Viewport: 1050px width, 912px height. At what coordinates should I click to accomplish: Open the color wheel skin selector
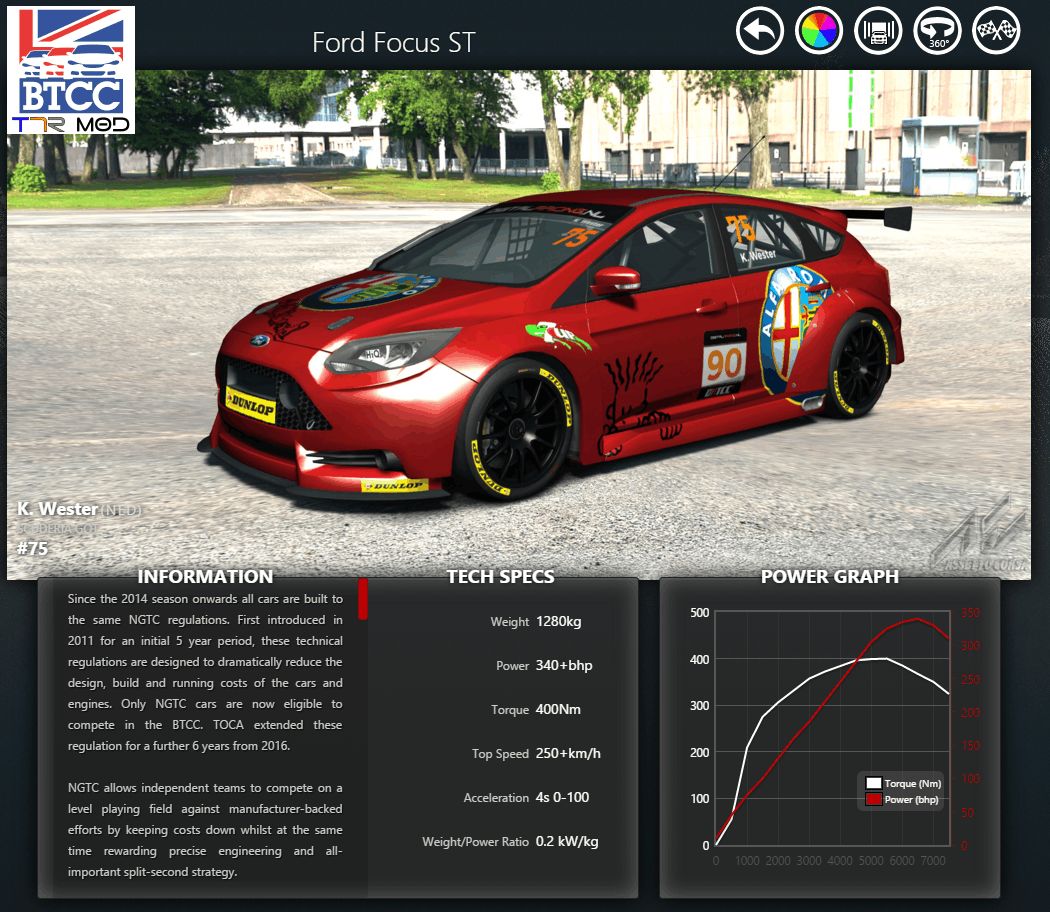pos(819,31)
